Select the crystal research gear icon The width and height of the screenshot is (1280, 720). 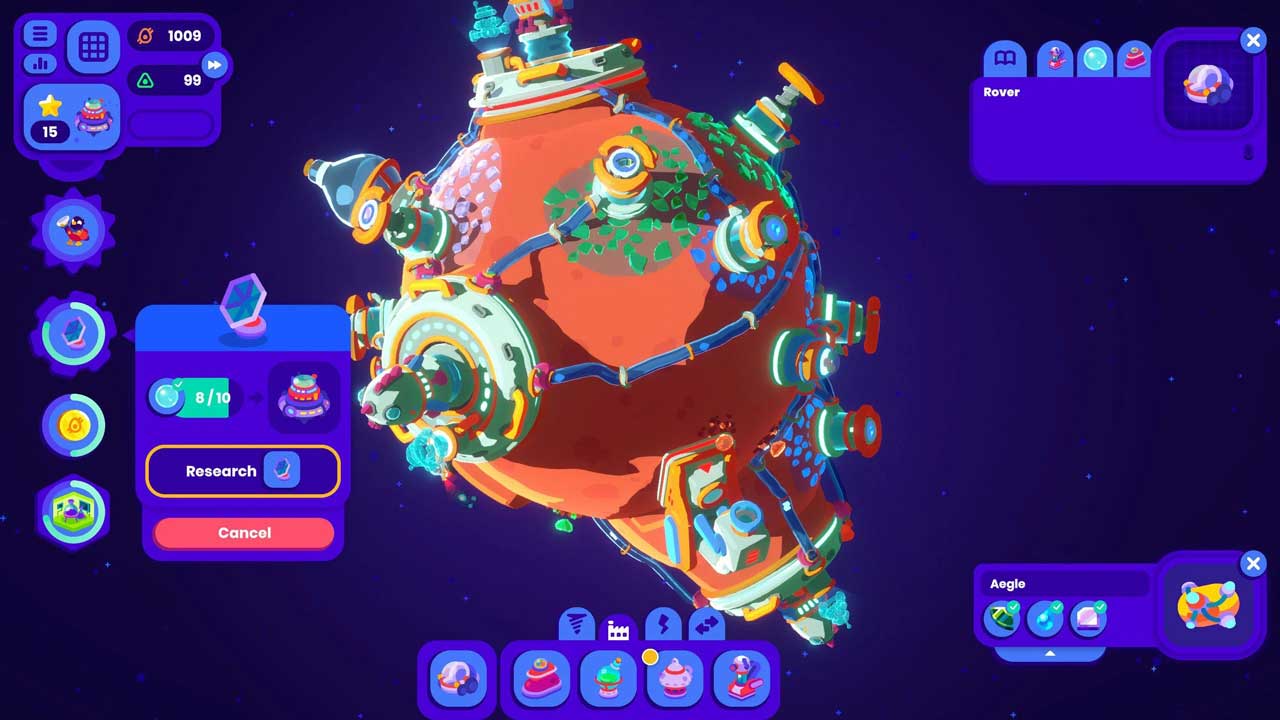coord(74,334)
